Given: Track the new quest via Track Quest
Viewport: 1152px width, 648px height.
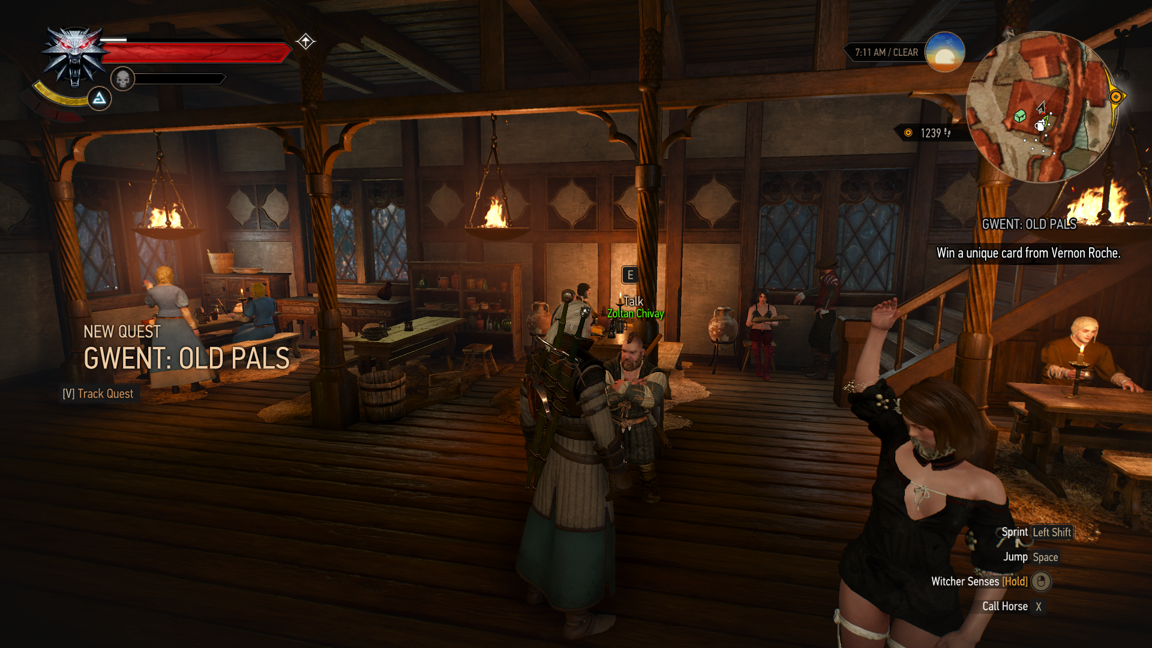Looking at the screenshot, I should pos(98,394).
